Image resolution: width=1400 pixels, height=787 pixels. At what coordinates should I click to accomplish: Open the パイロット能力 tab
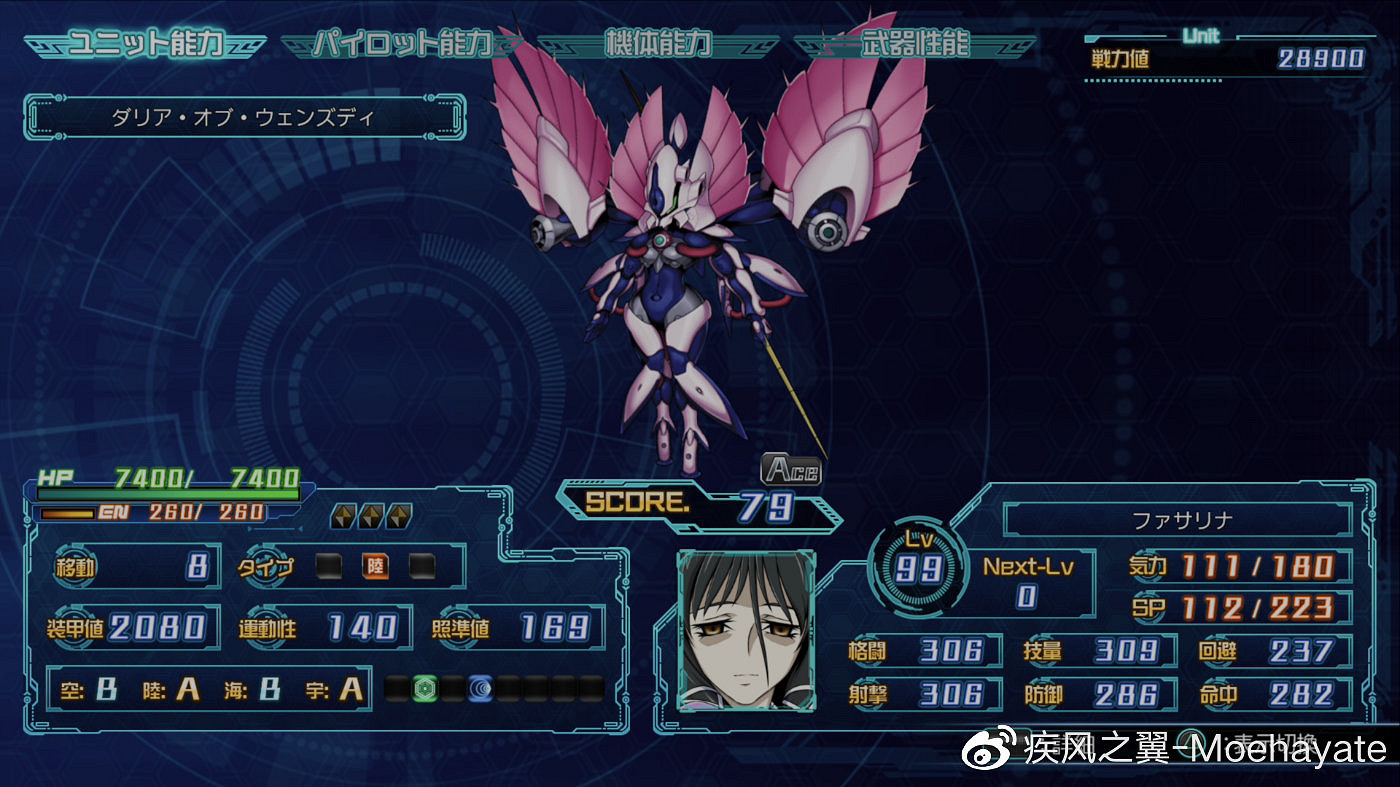point(402,45)
